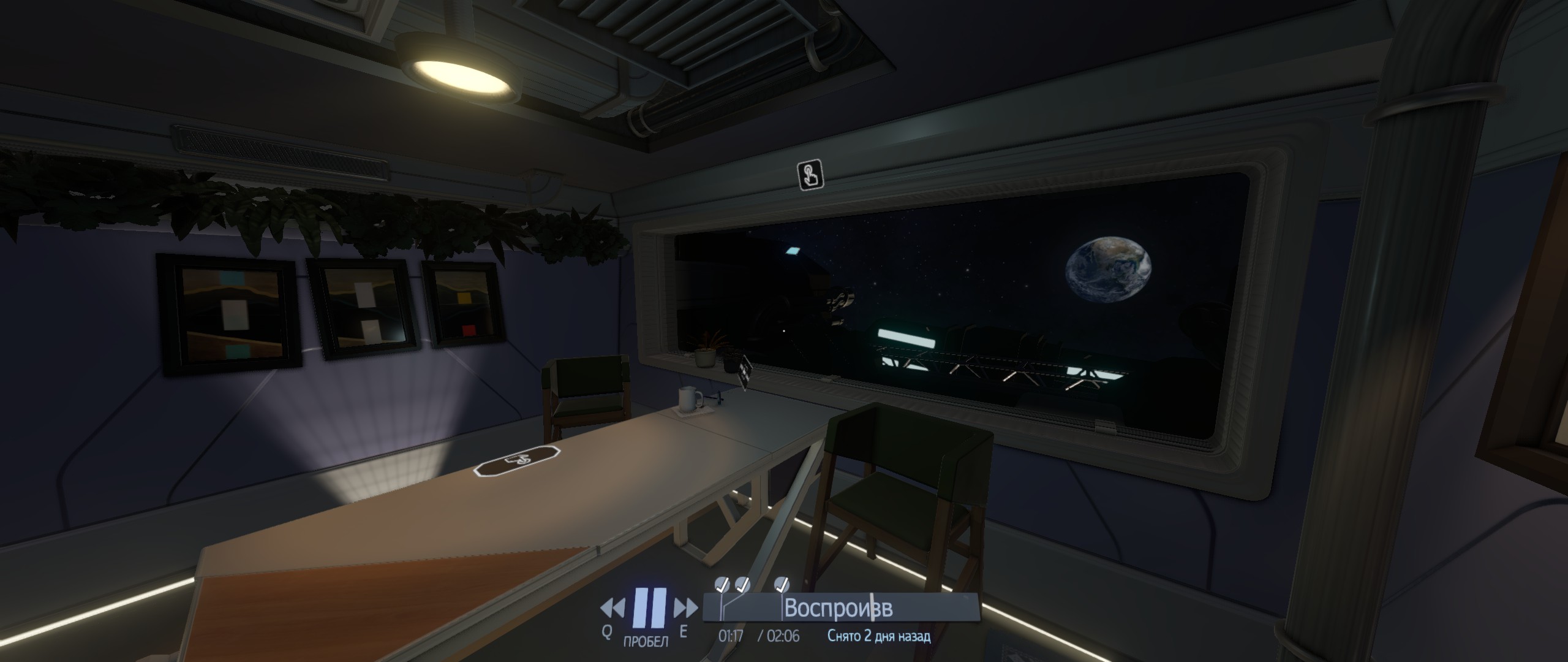Screen dimensions: 1568x662
Task: Click the recording timeline scrub bar
Action: [842, 609]
